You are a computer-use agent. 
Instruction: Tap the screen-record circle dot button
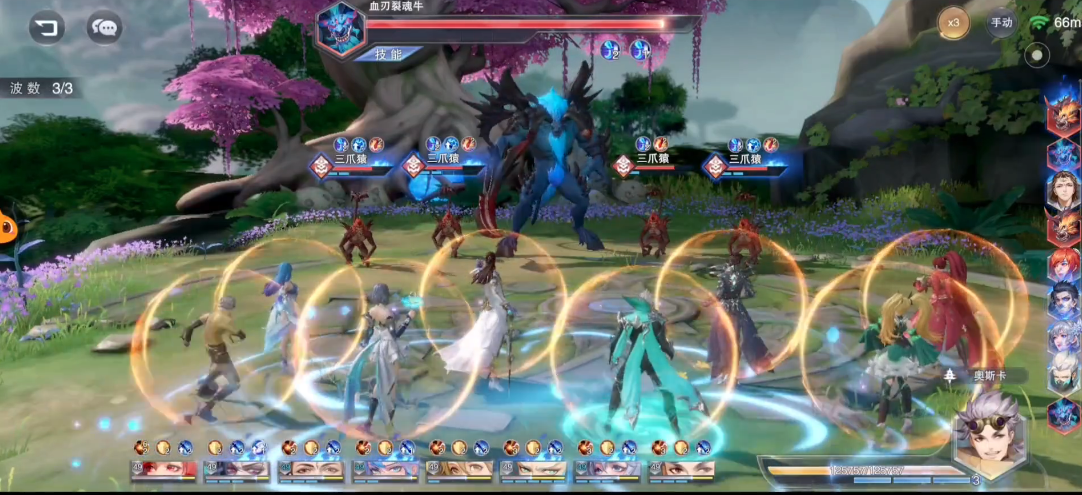1038,55
